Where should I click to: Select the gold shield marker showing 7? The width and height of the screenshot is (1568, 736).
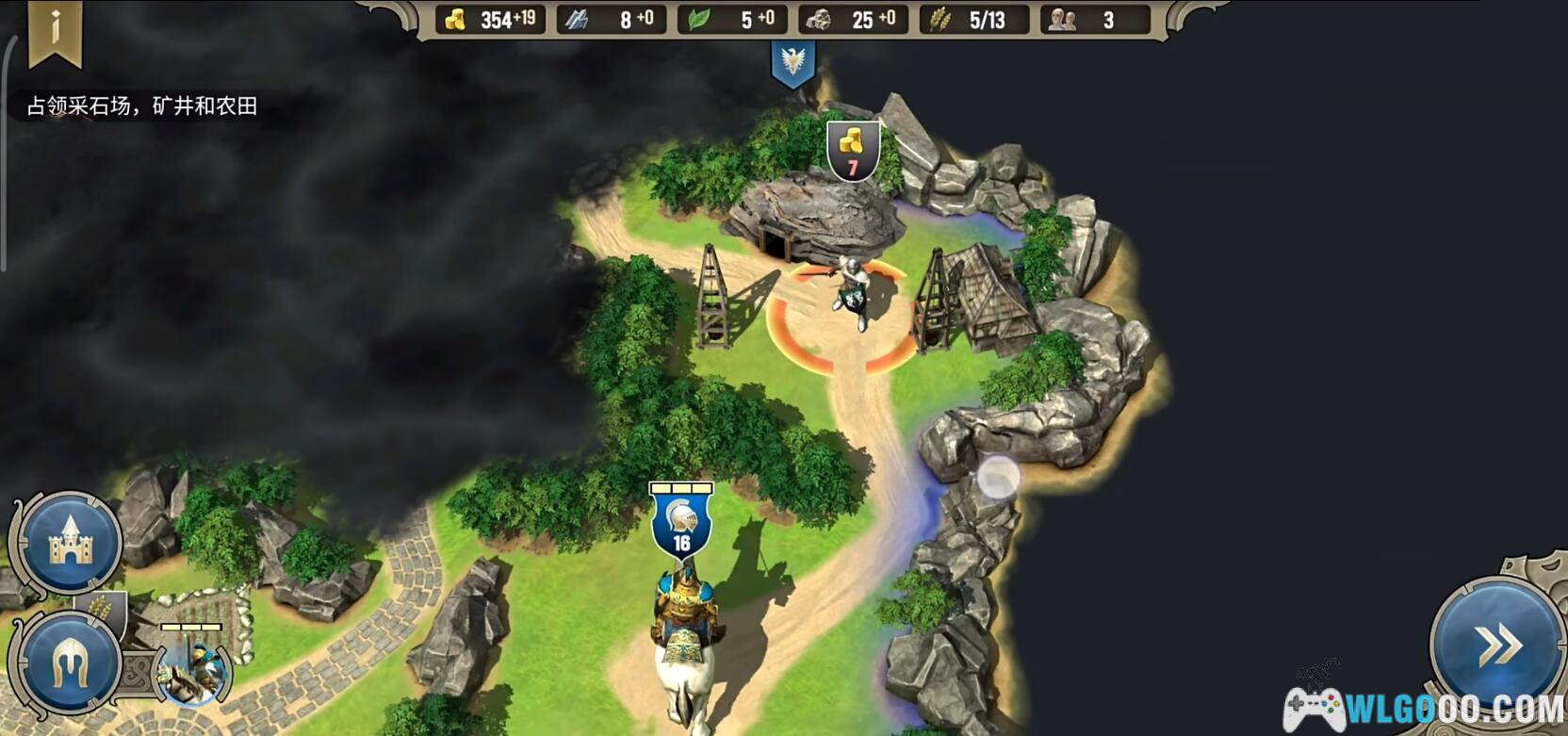pos(853,150)
